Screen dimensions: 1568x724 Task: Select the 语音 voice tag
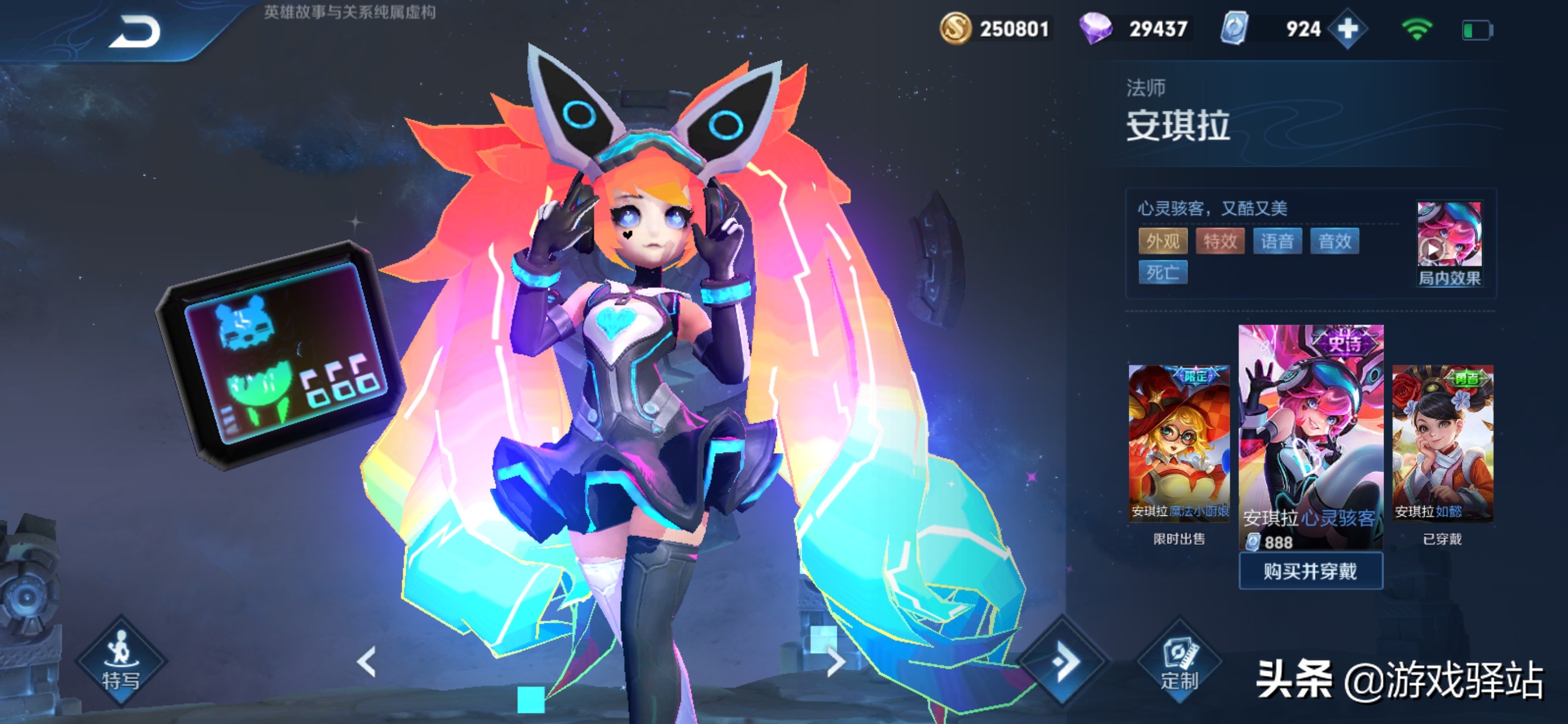pyautogui.click(x=1277, y=241)
